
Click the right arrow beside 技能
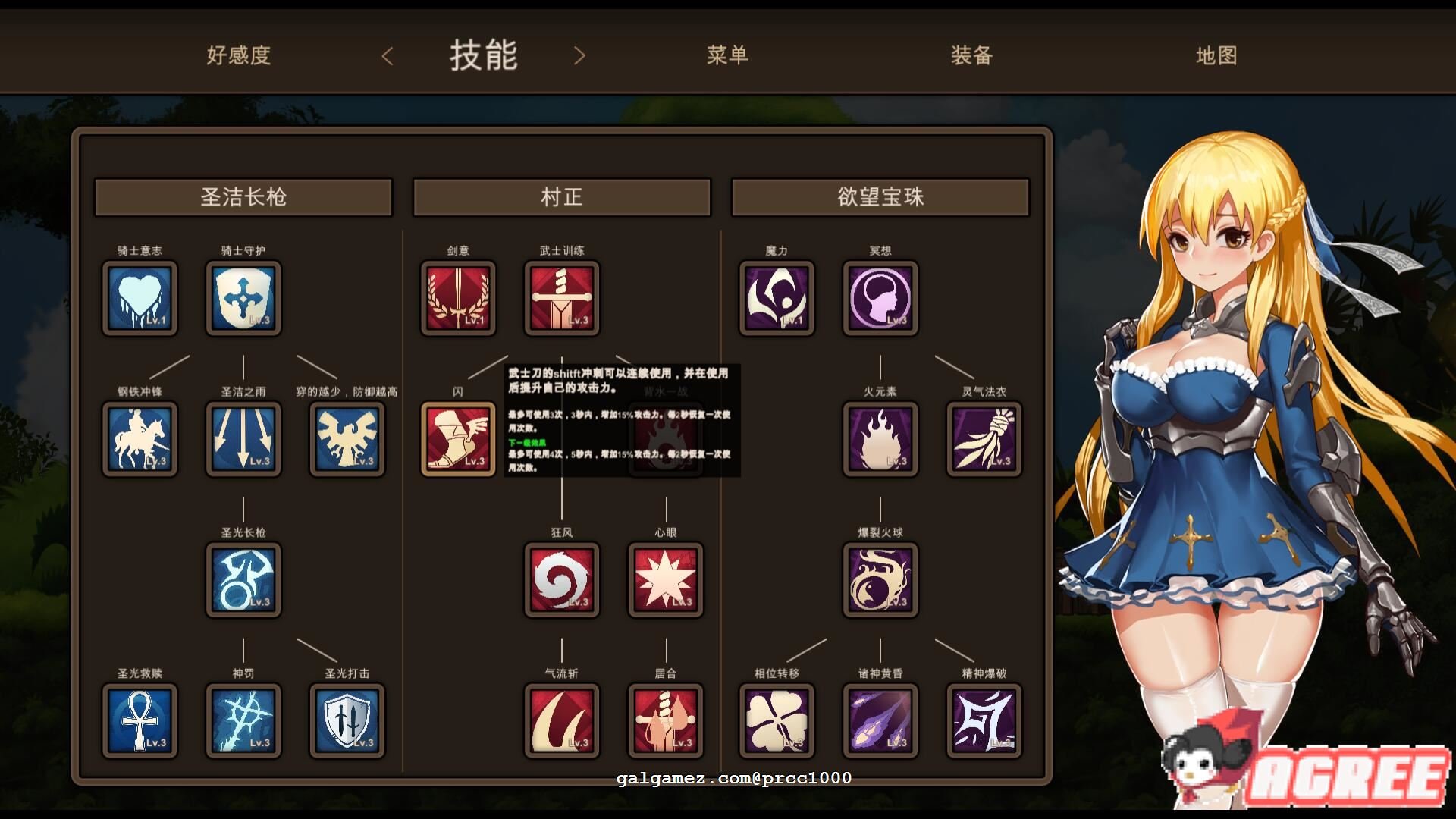pyautogui.click(x=580, y=57)
